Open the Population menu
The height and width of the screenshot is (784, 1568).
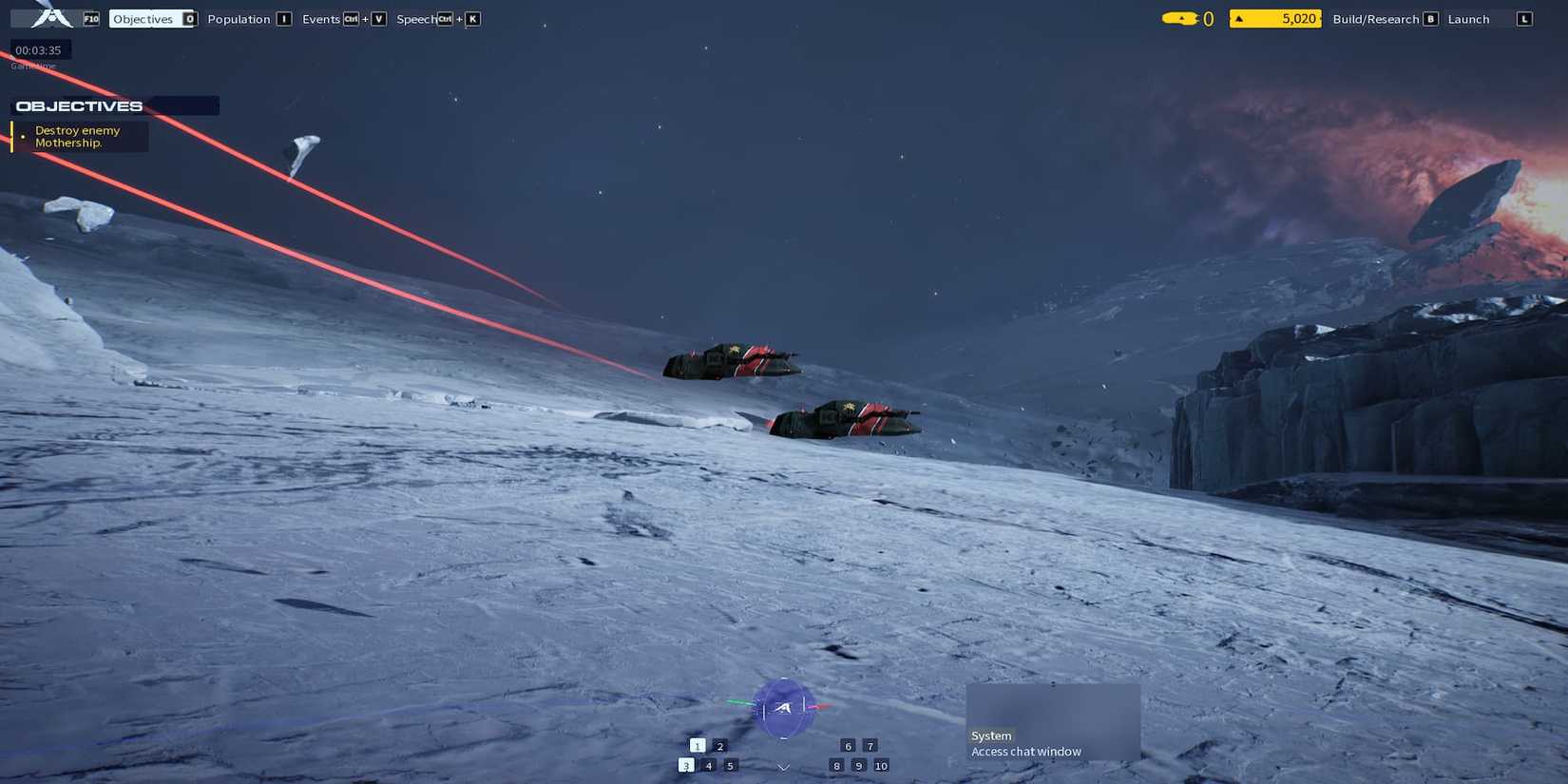(x=239, y=17)
